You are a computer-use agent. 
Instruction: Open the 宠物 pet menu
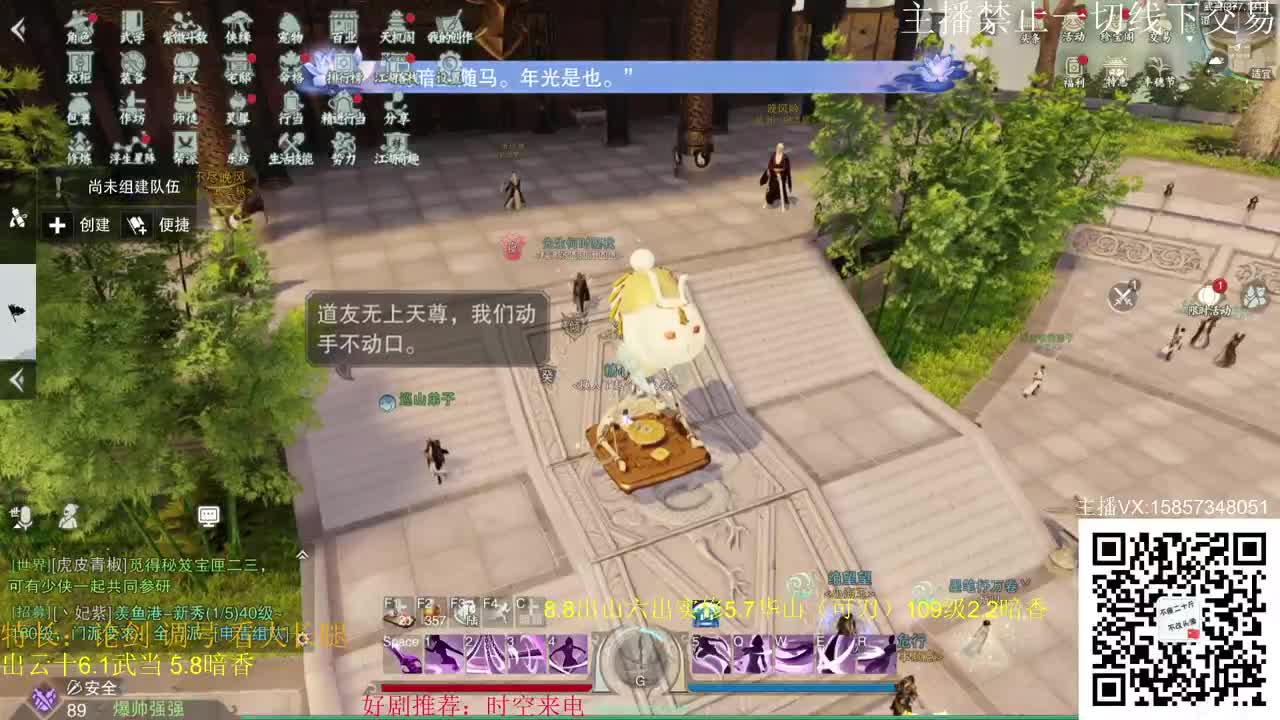288,30
